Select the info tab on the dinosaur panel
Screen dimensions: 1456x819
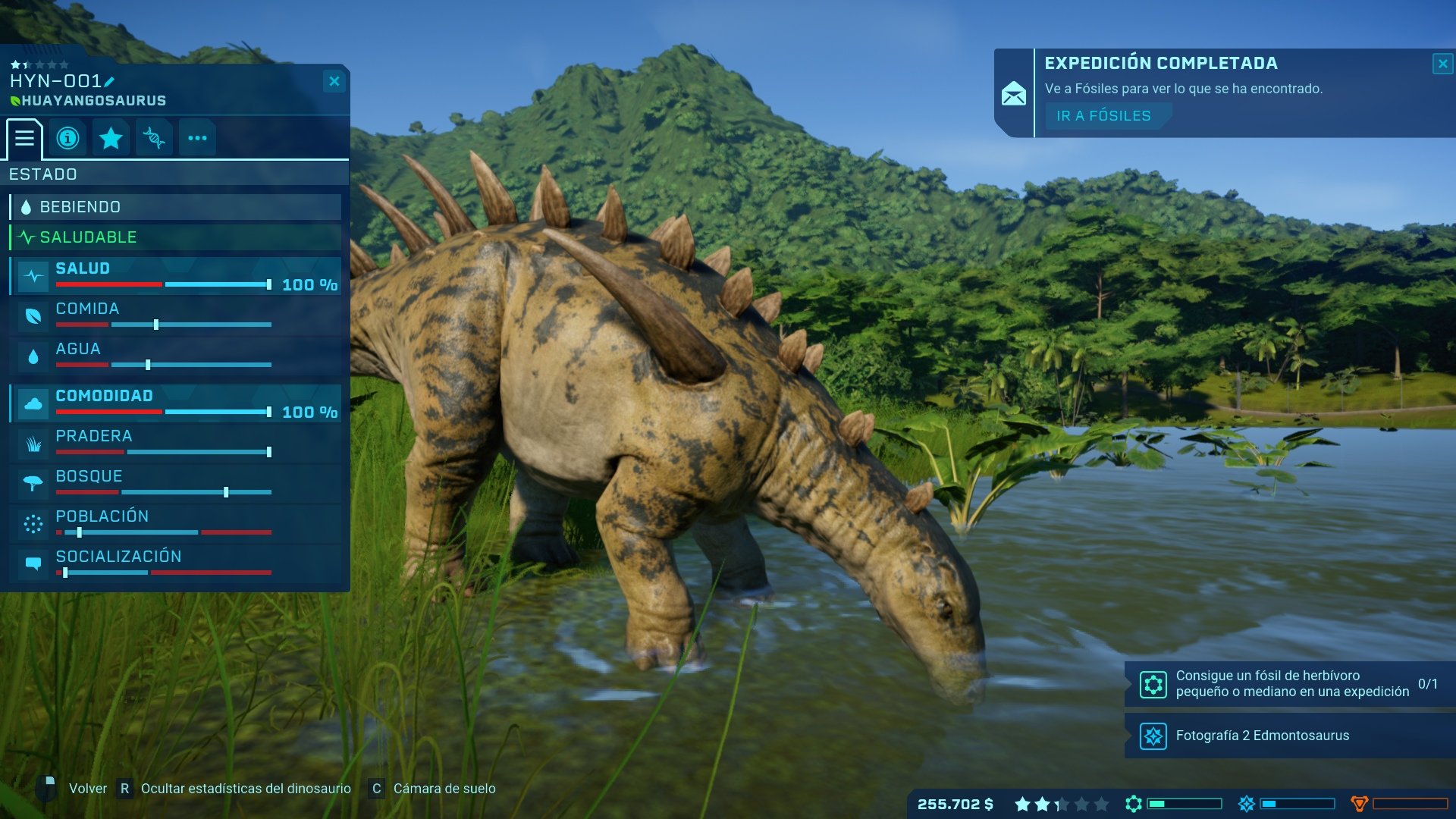pos(68,138)
